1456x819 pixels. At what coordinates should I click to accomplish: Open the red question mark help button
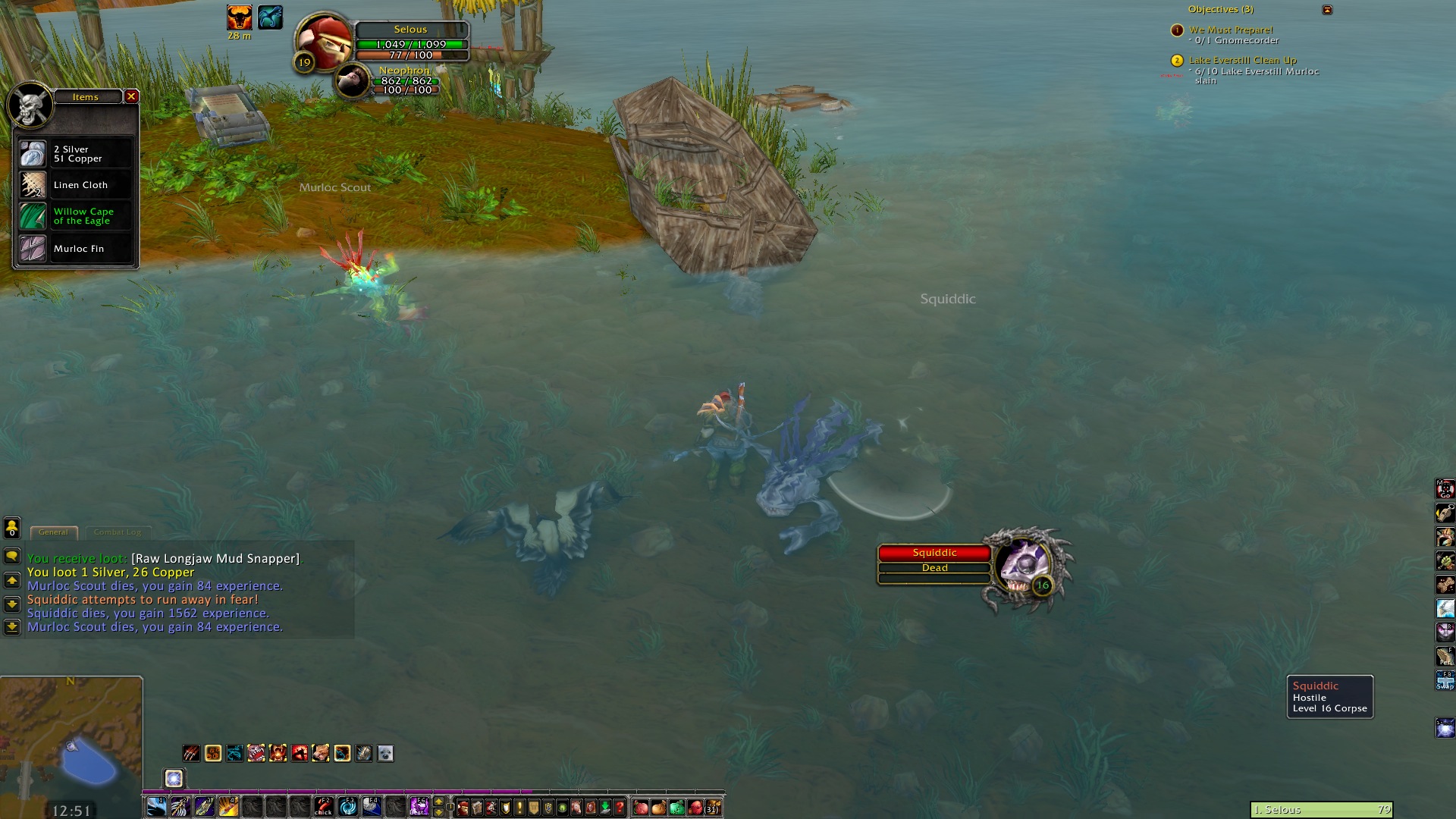620,807
